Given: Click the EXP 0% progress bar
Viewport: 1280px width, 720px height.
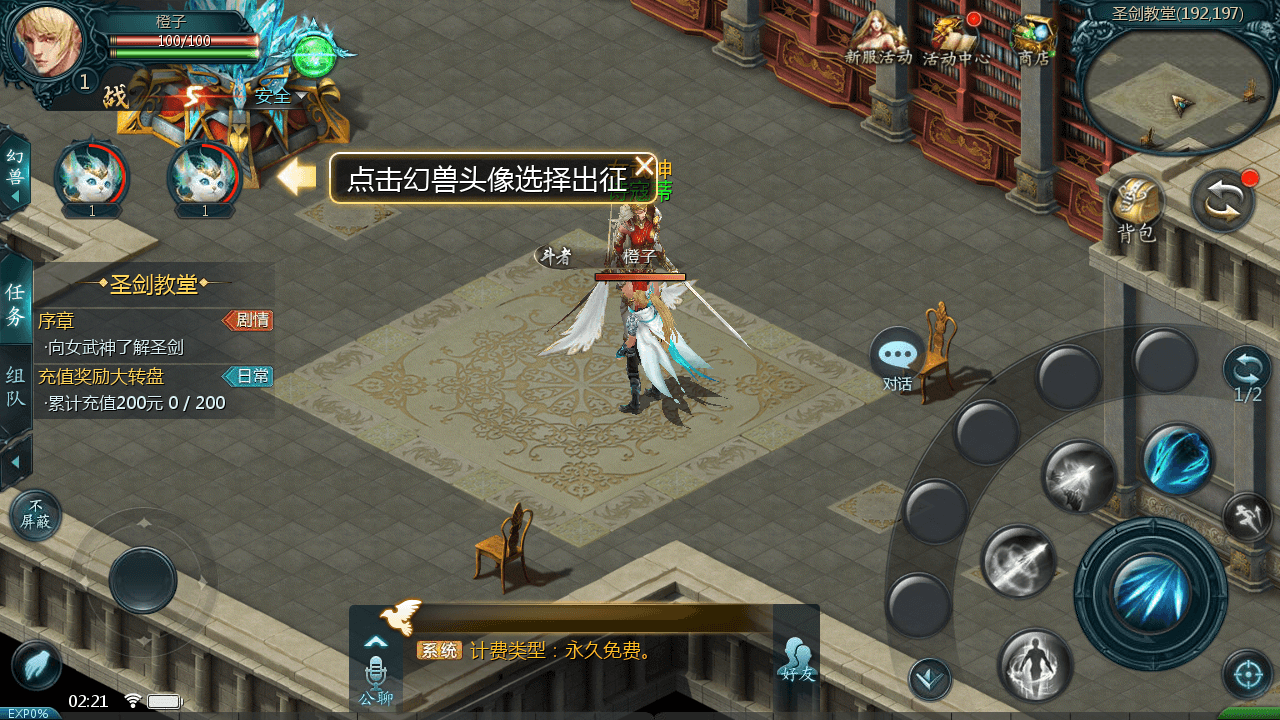Looking at the screenshot, I should click(30, 712).
